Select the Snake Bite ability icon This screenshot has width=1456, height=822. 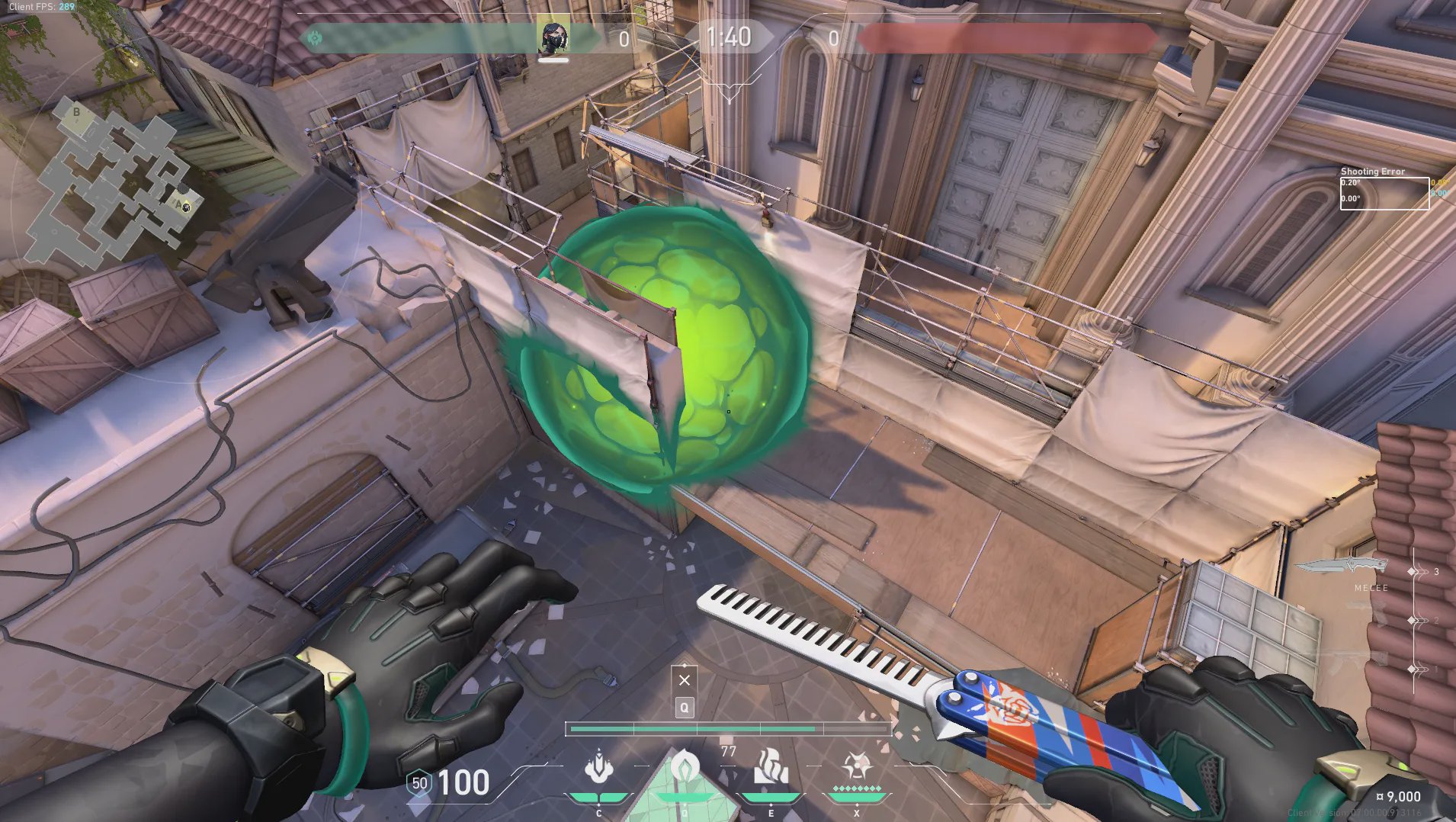click(x=599, y=768)
